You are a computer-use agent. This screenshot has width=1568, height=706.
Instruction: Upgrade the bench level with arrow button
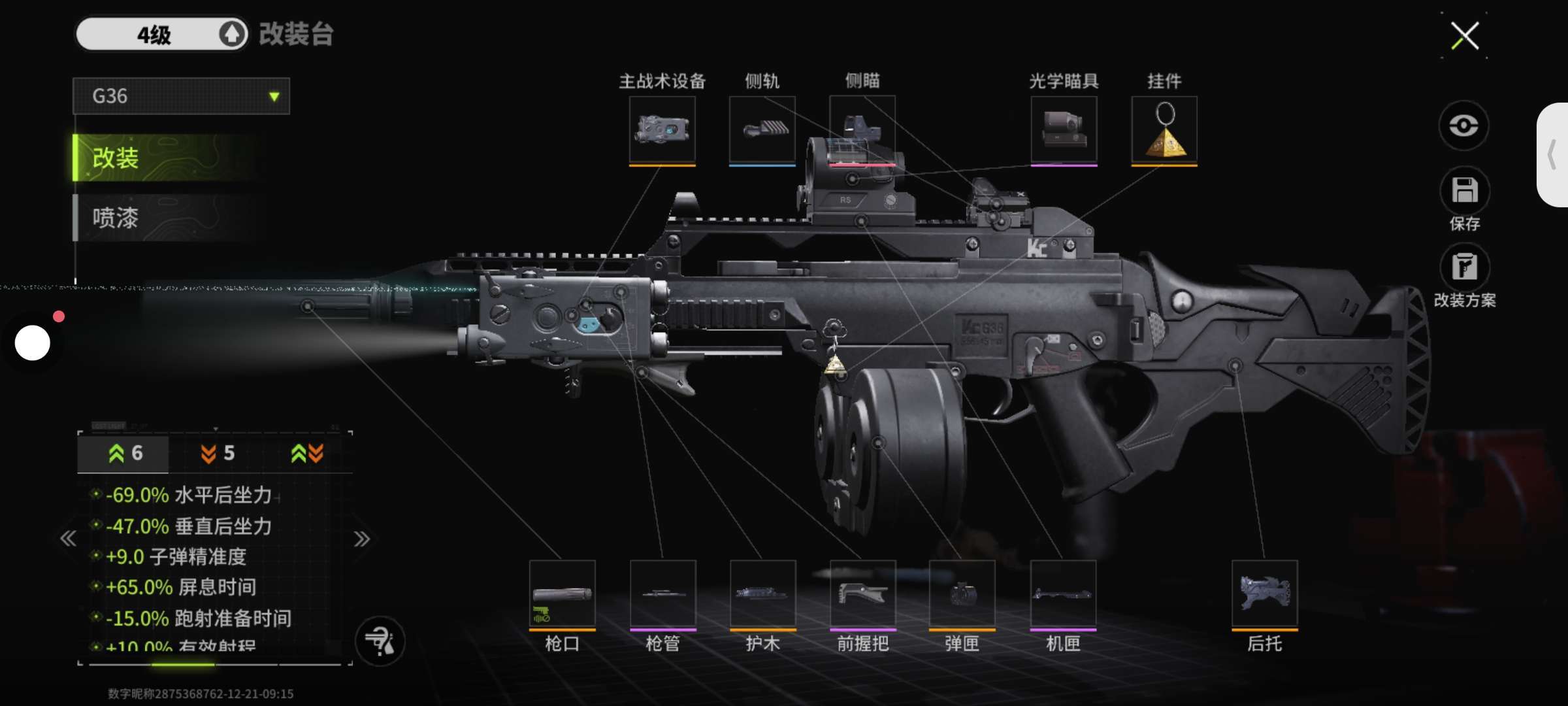231,34
